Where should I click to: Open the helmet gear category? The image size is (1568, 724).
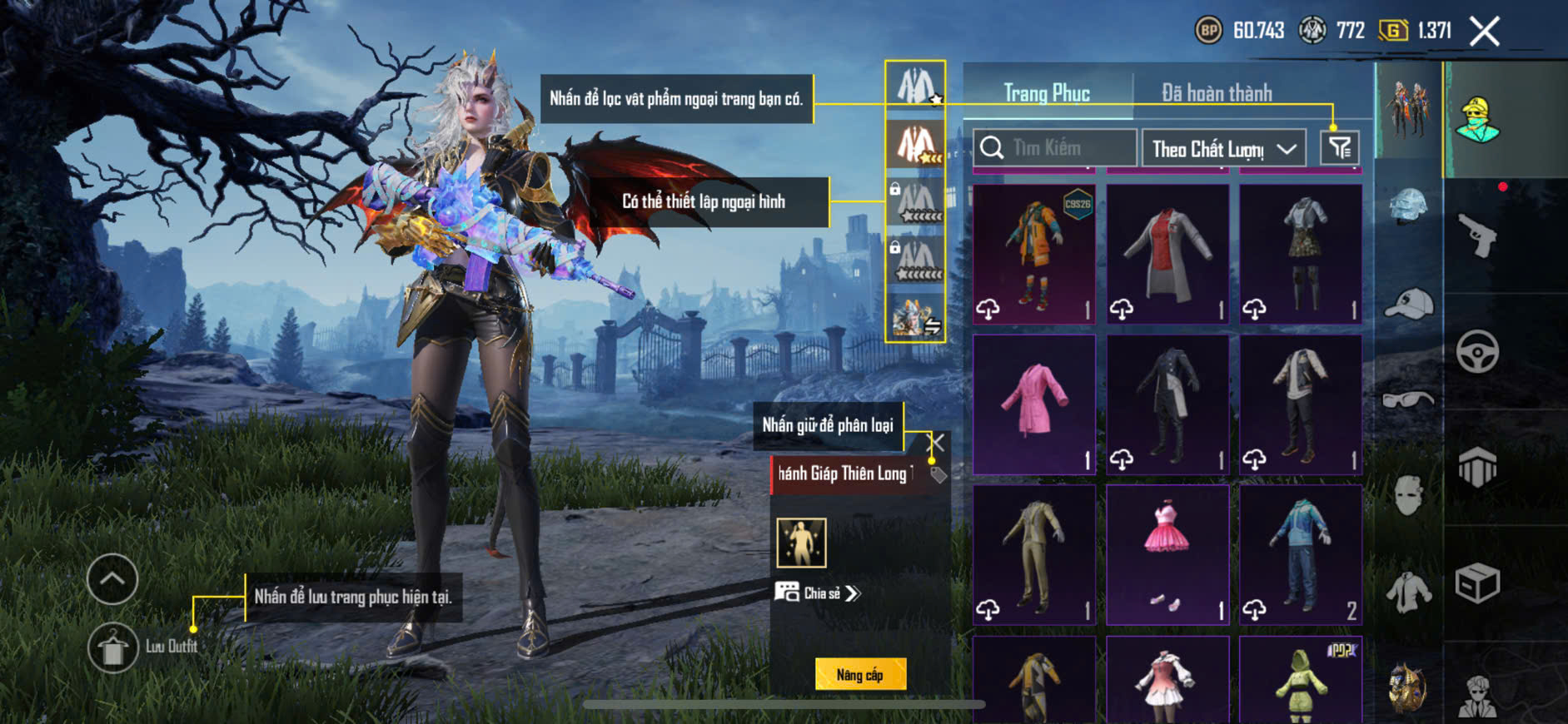click(1408, 204)
